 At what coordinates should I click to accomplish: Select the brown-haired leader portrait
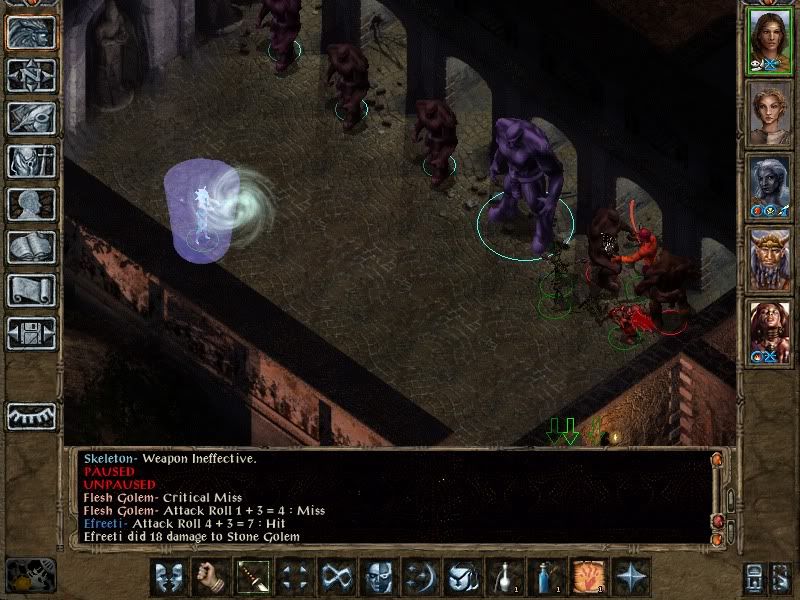pyautogui.click(x=770, y=40)
